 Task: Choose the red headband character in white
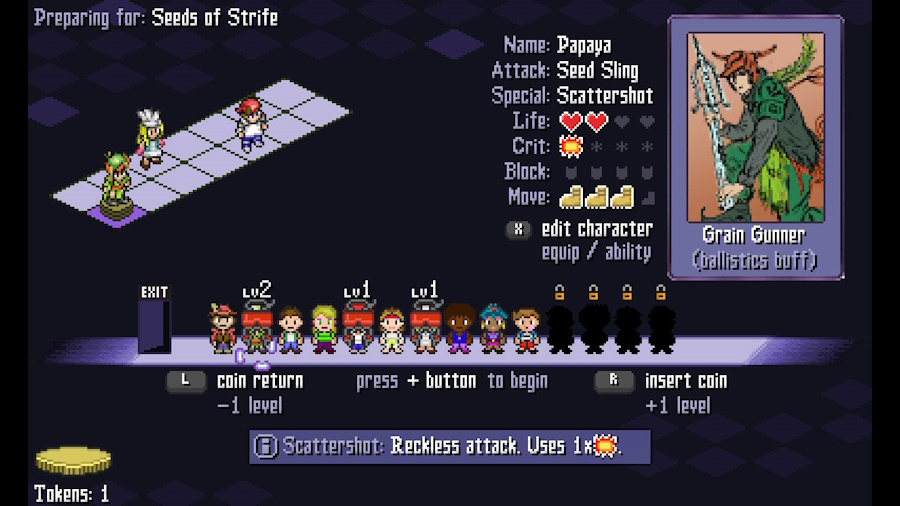click(392, 330)
